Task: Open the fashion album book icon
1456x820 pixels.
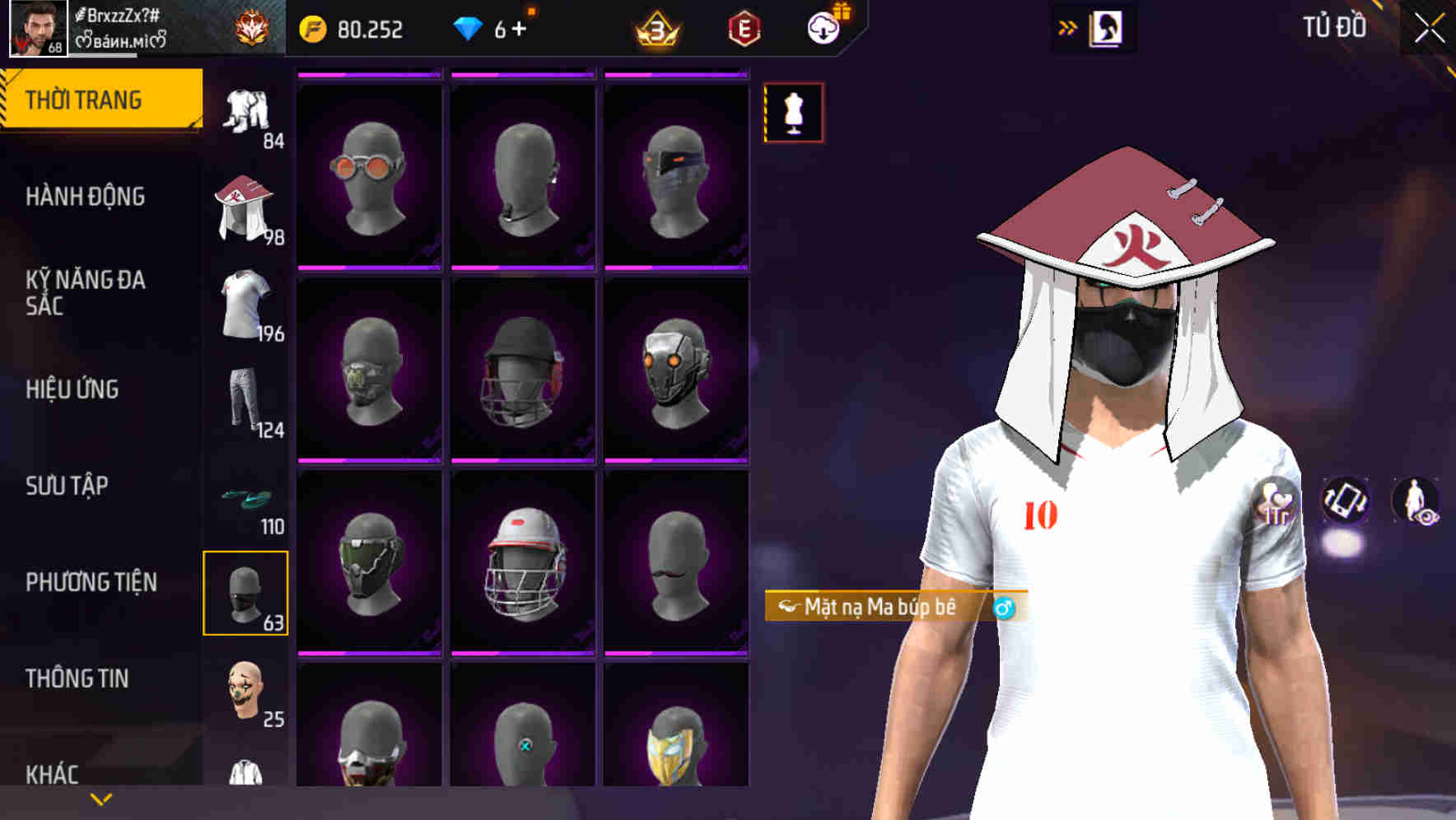Action: (x=1108, y=29)
